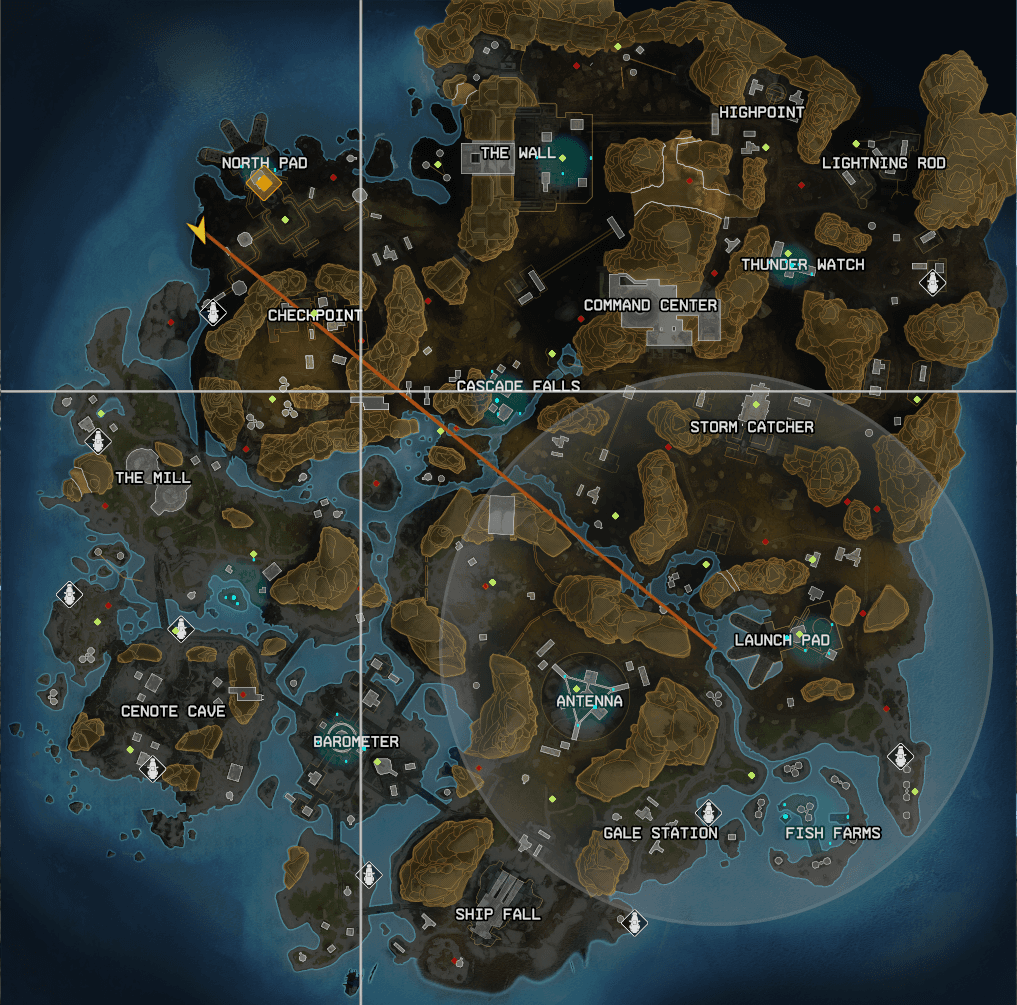Ping the Lightning Rod label
1017x1005 pixels.
tap(883, 163)
